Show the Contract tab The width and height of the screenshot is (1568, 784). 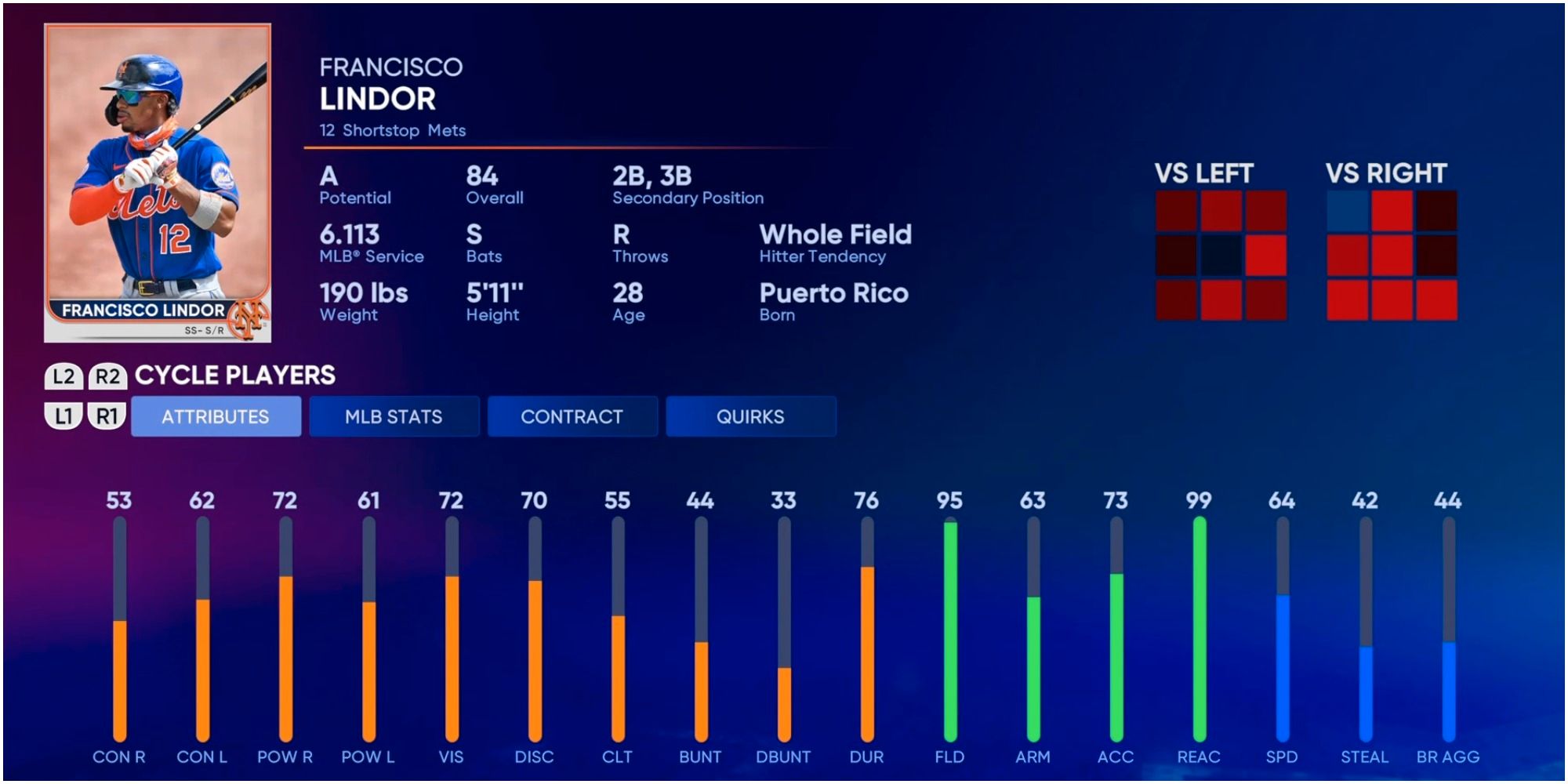(x=572, y=416)
